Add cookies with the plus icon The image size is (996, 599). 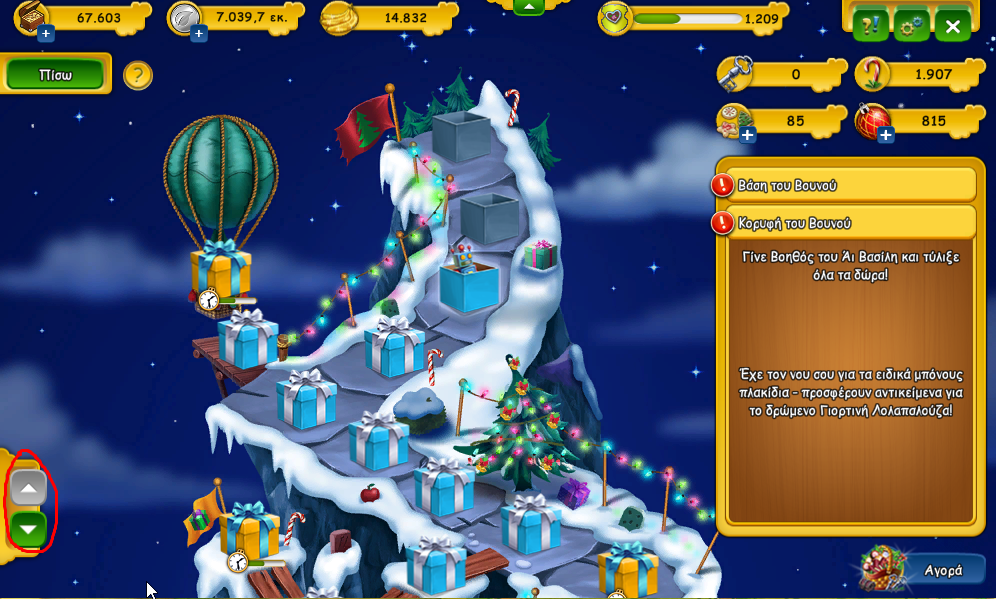coord(747,135)
